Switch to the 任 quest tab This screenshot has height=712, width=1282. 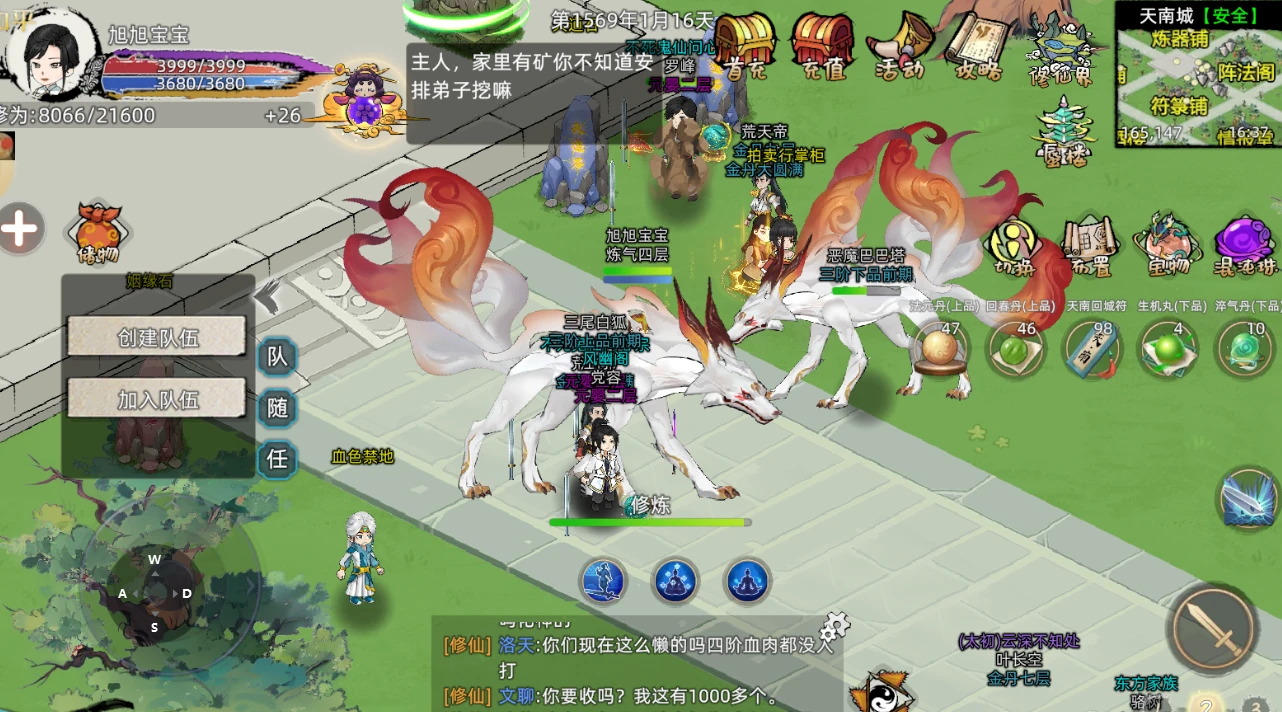point(277,458)
